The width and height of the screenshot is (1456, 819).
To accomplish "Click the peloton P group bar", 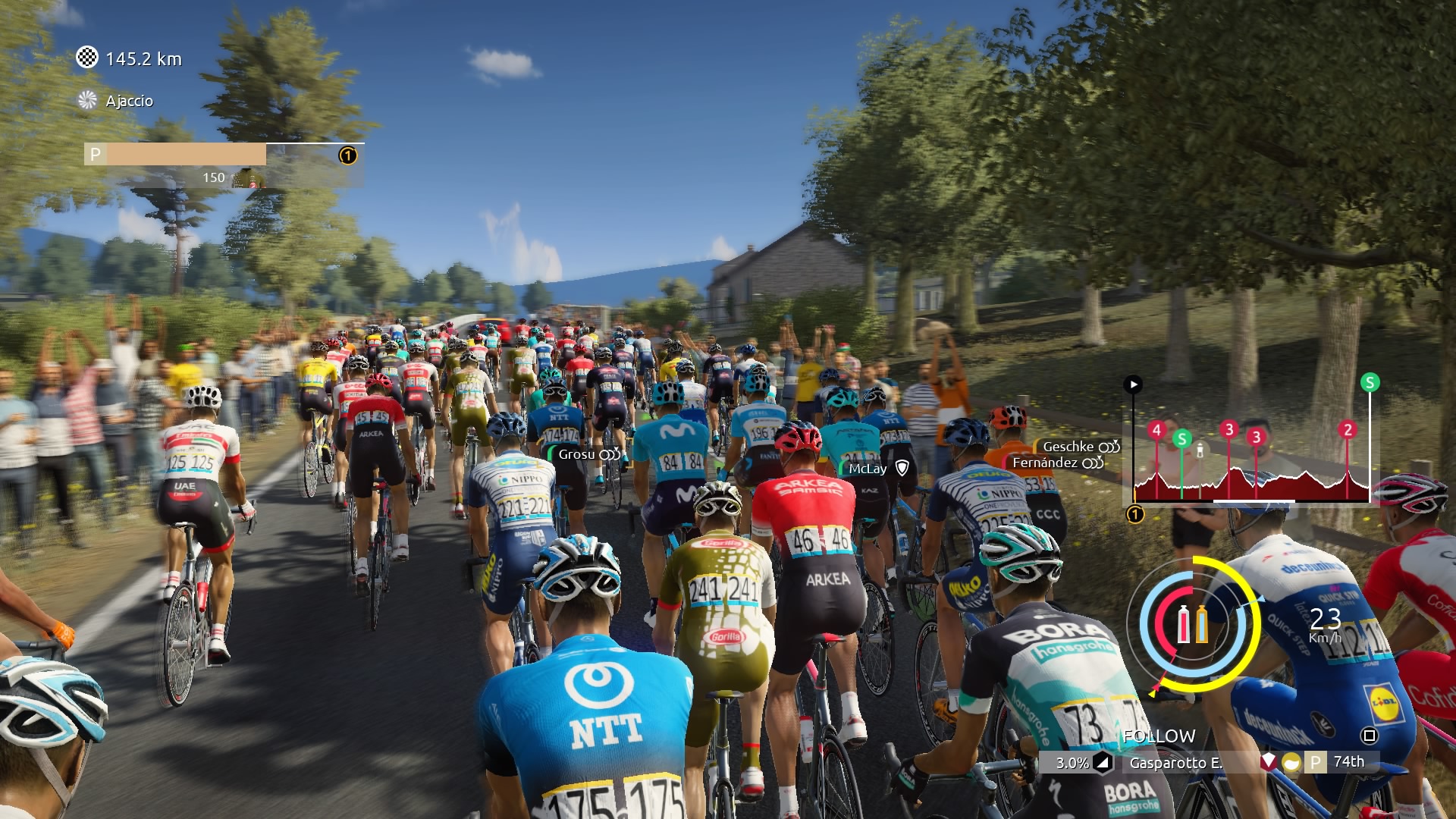I will (185, 155).
